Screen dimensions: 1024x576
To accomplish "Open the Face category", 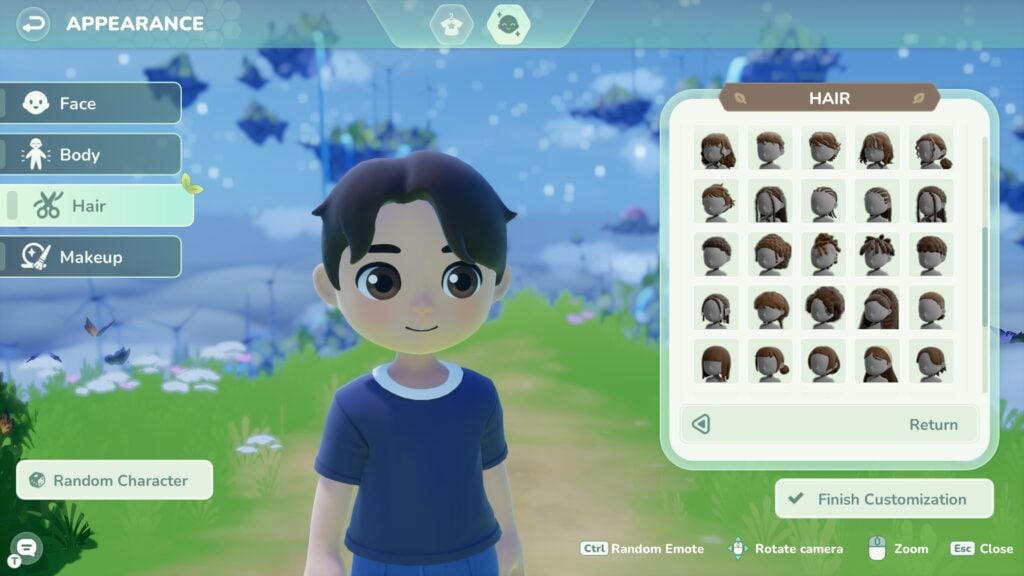I will click(x=90, y=103).
